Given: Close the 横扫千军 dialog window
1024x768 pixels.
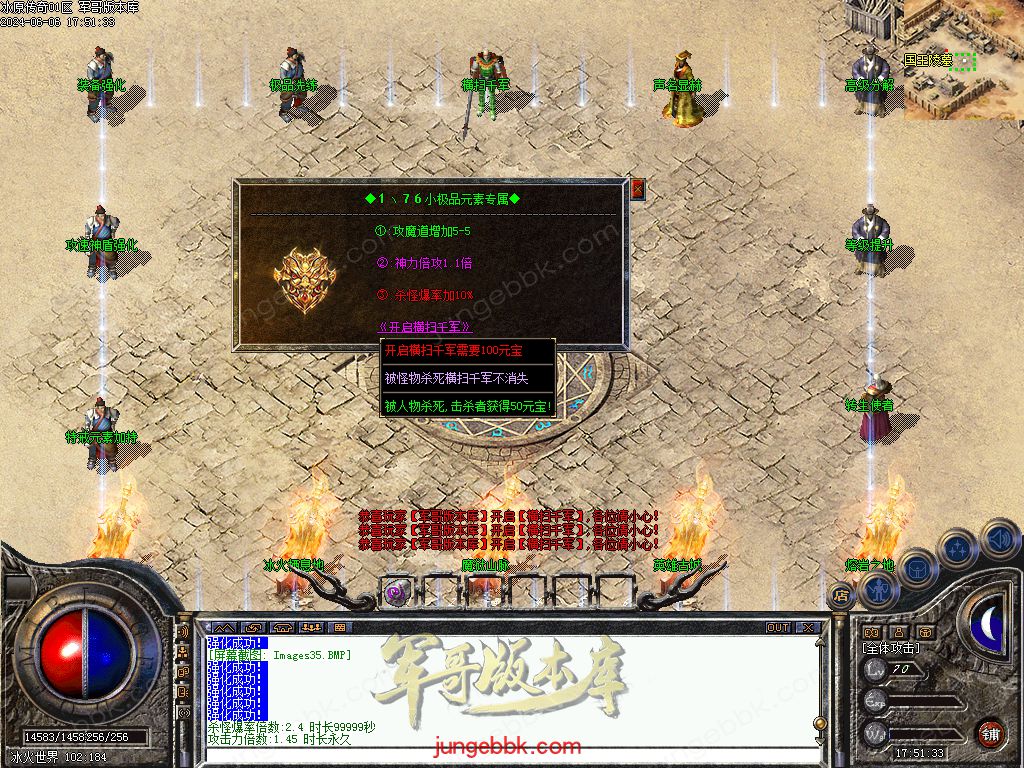Looking at the screenshot, I should coord(637,188).
